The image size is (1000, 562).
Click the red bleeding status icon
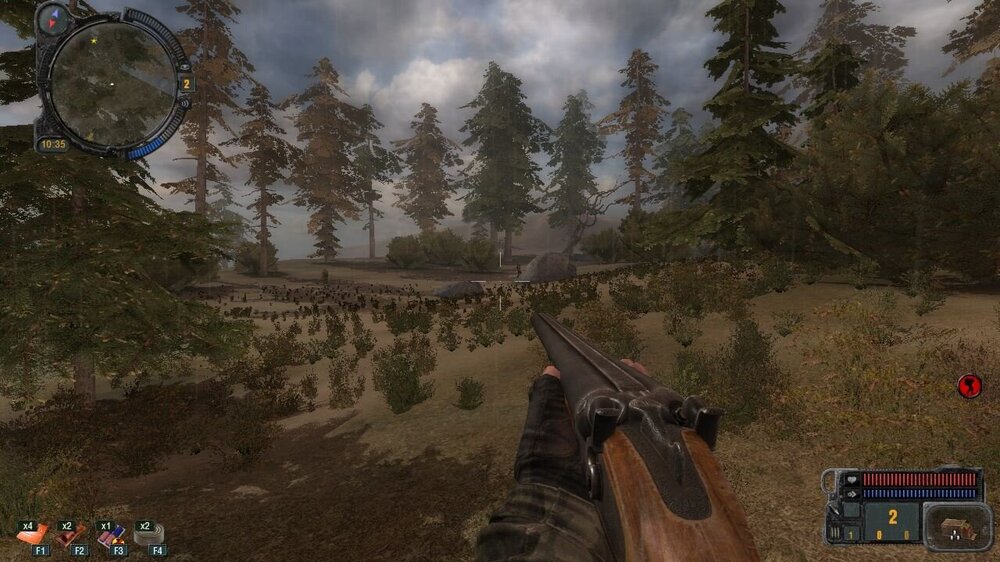(969, 386)
